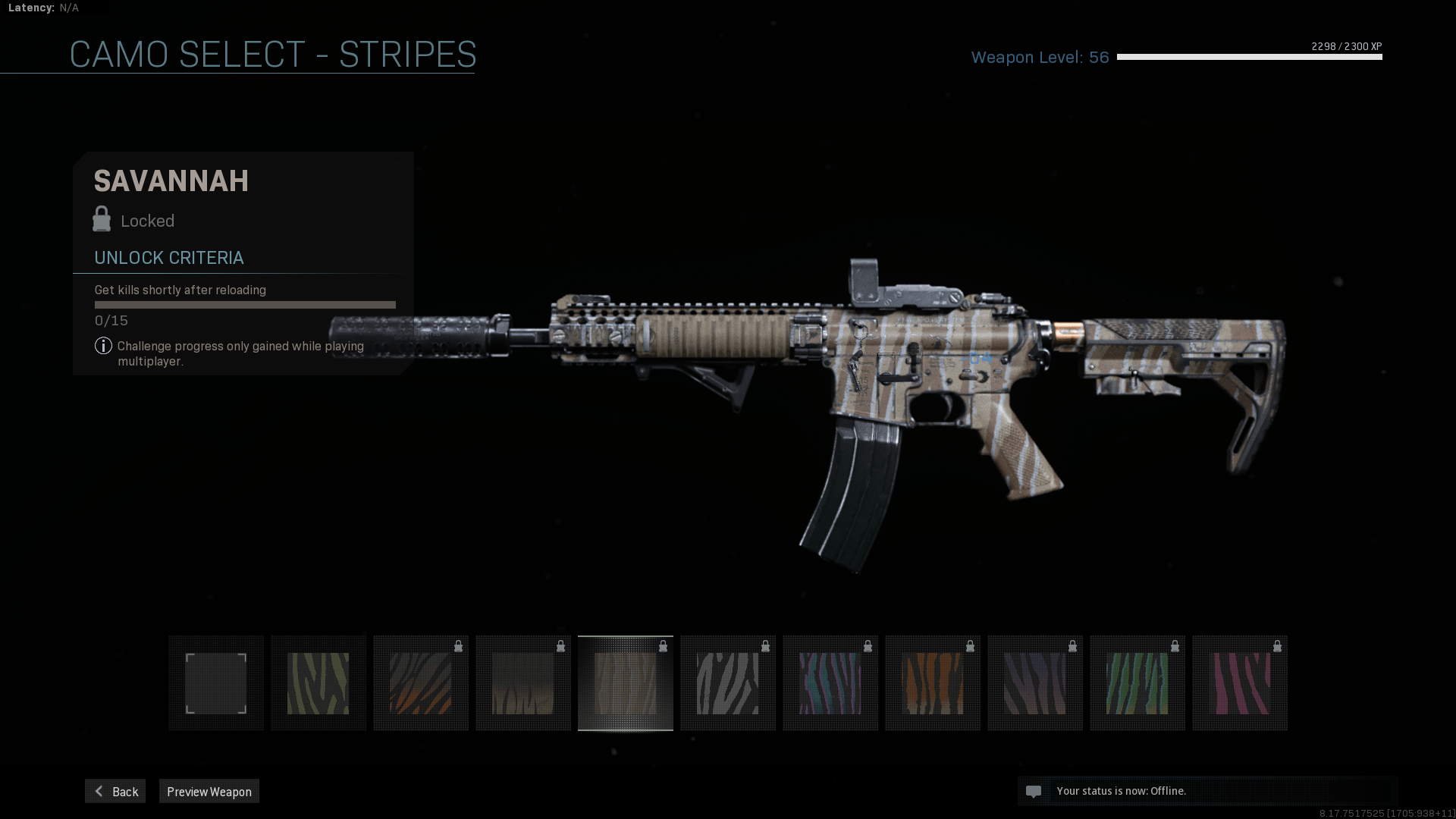Select the black camo with orange-fading stripes

click(x=421, y=683)
